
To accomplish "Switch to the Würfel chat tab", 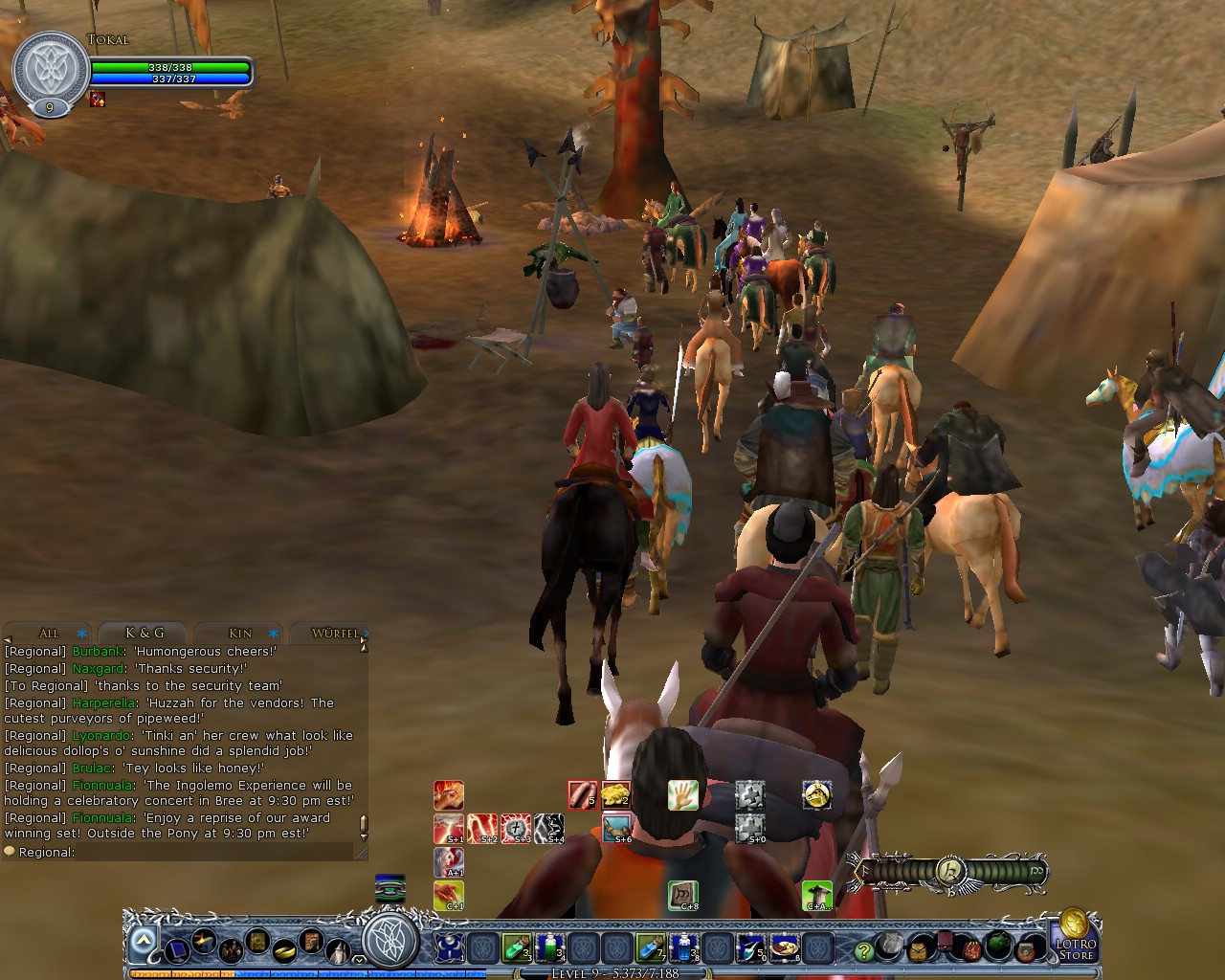I will click(335, 633).
